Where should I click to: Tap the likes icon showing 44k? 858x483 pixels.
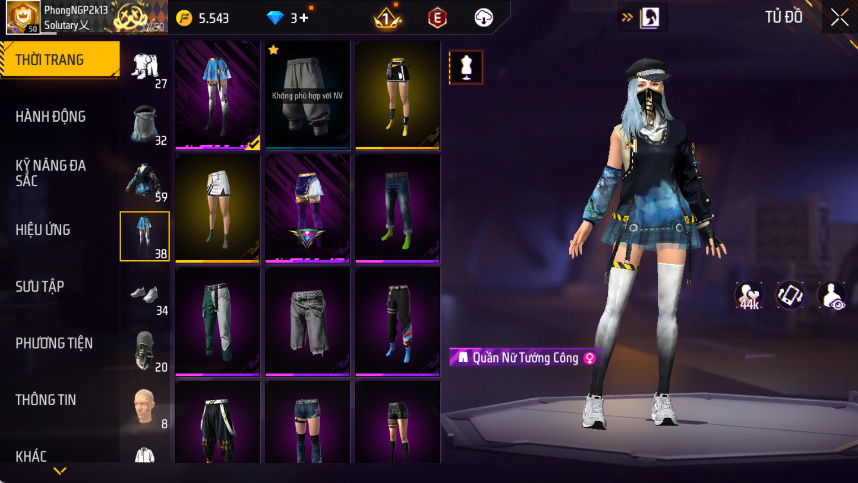point(748,295)
